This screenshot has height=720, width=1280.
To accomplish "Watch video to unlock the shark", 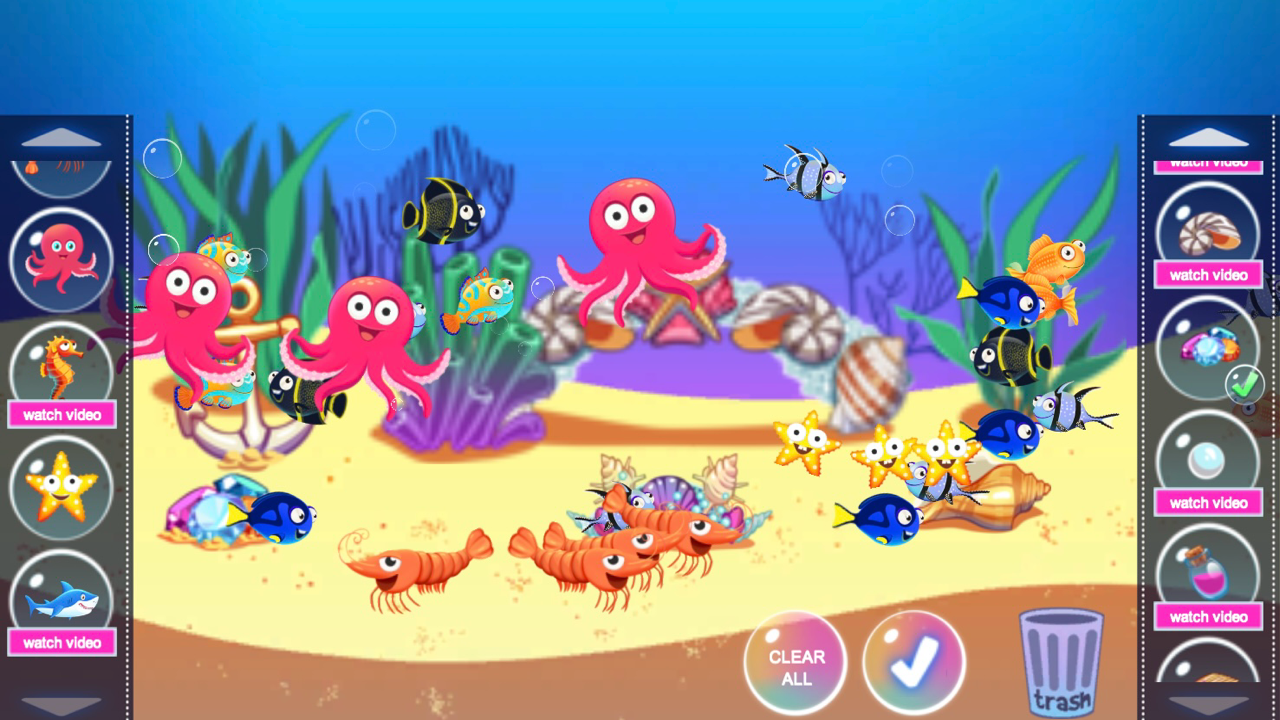I will pyautogui.click(x=62, y=643).
